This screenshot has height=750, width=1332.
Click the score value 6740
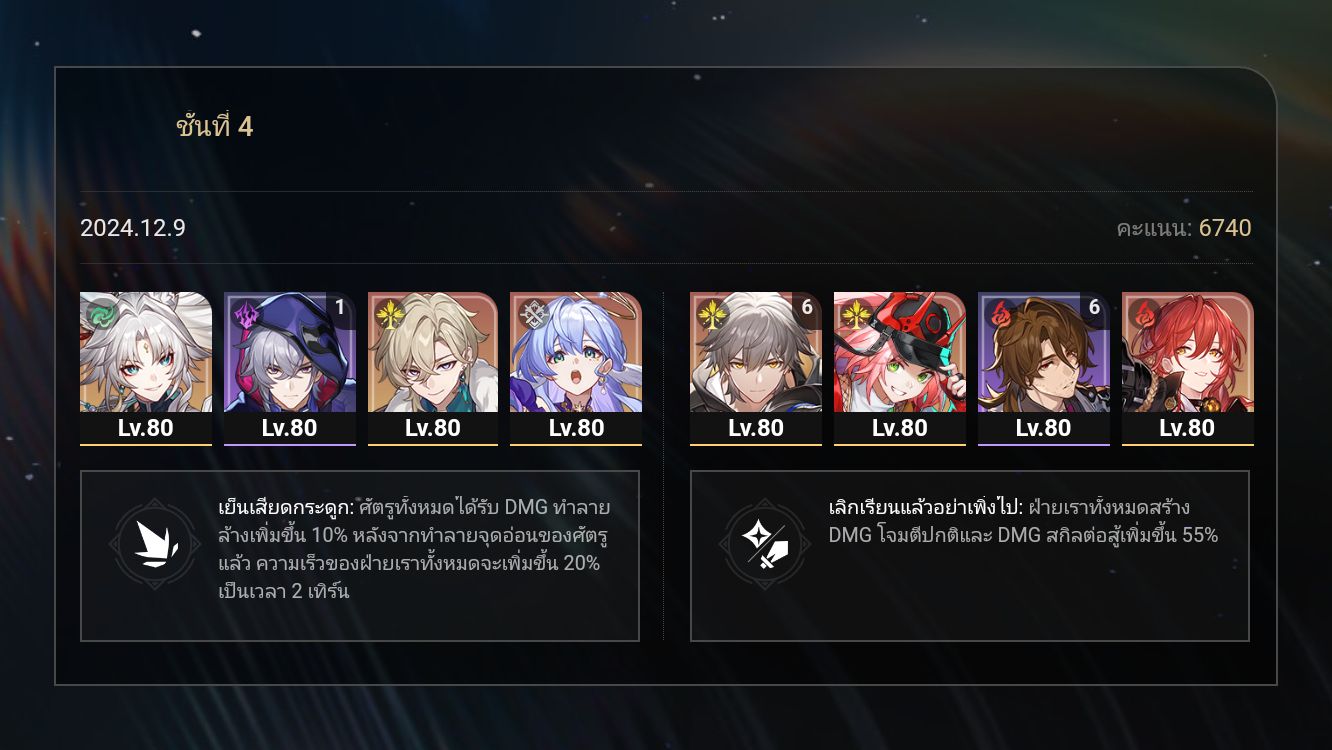(1225, 228)
